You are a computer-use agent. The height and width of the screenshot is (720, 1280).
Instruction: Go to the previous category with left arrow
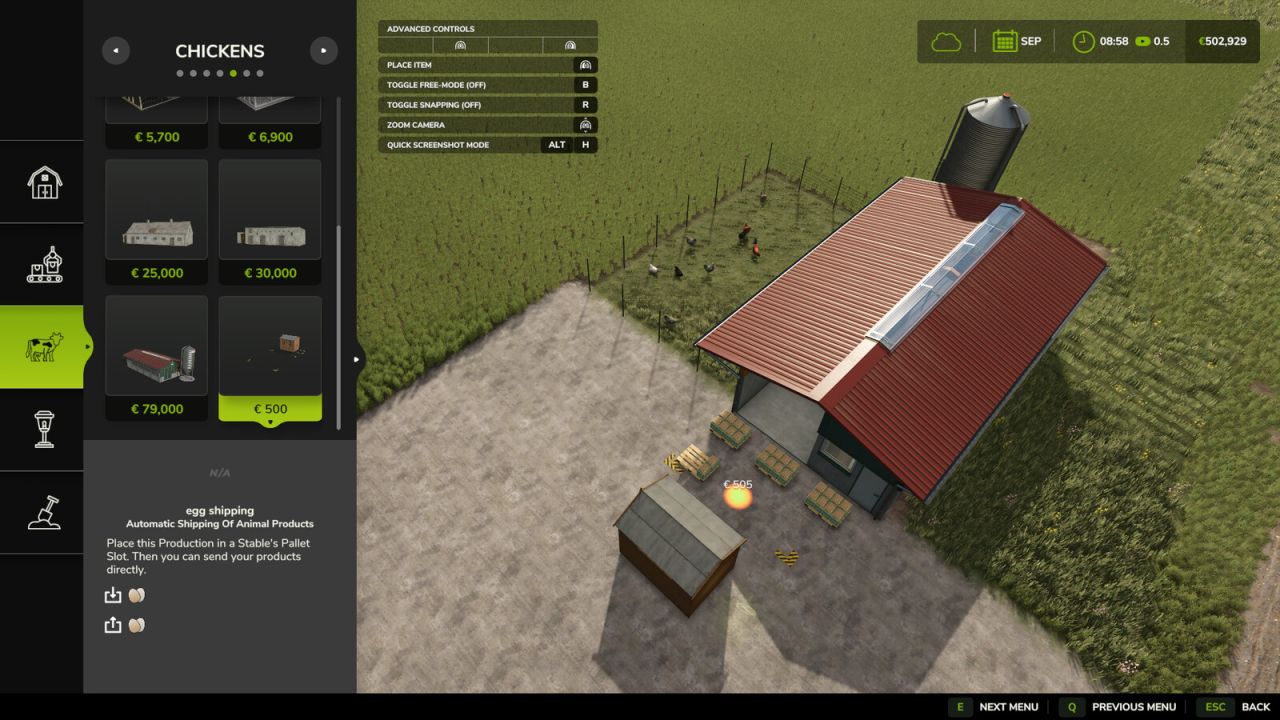pos(116,50)
